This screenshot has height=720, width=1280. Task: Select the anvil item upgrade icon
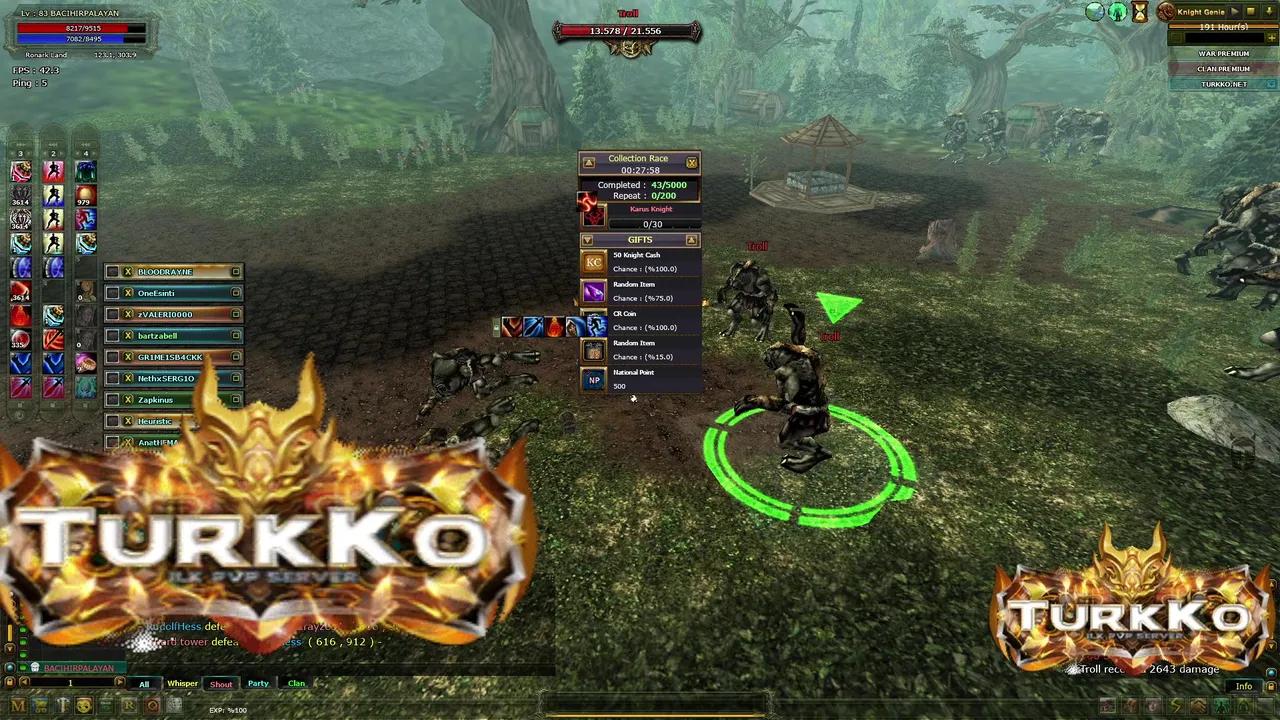click(61, 705)
